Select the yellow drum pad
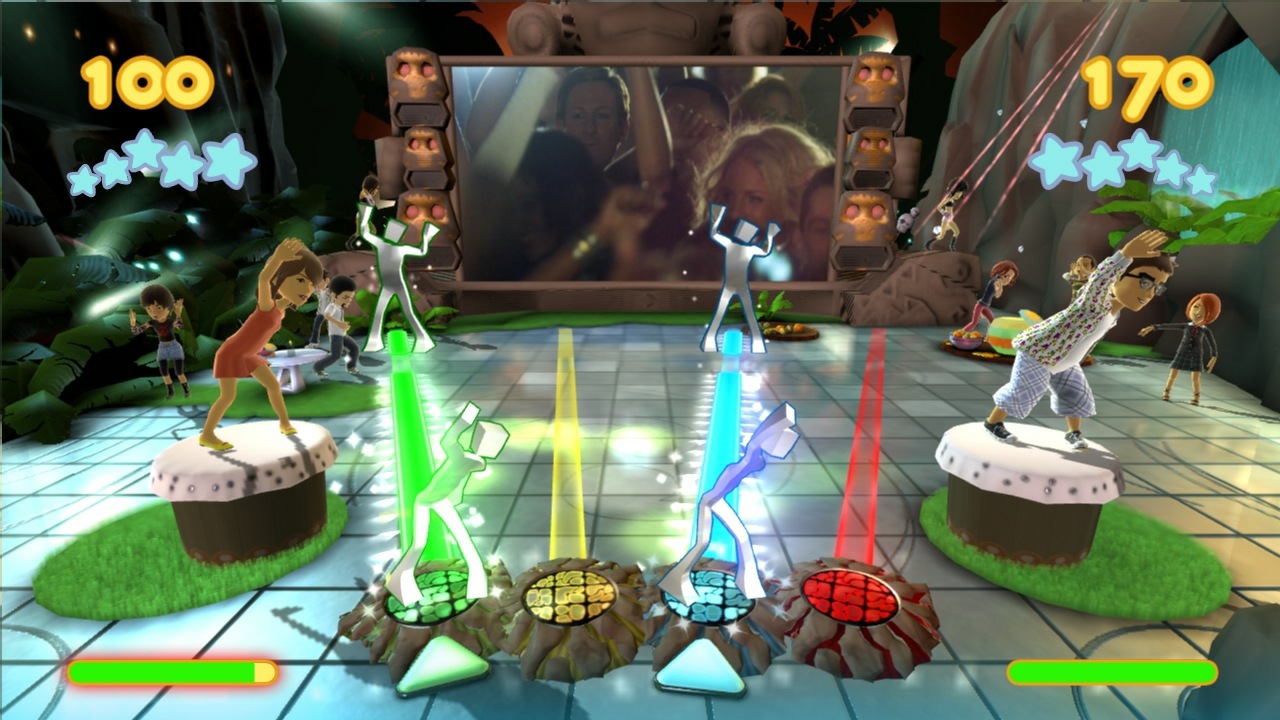Screen dimensions: 1280x720 (x=571, y=592)
